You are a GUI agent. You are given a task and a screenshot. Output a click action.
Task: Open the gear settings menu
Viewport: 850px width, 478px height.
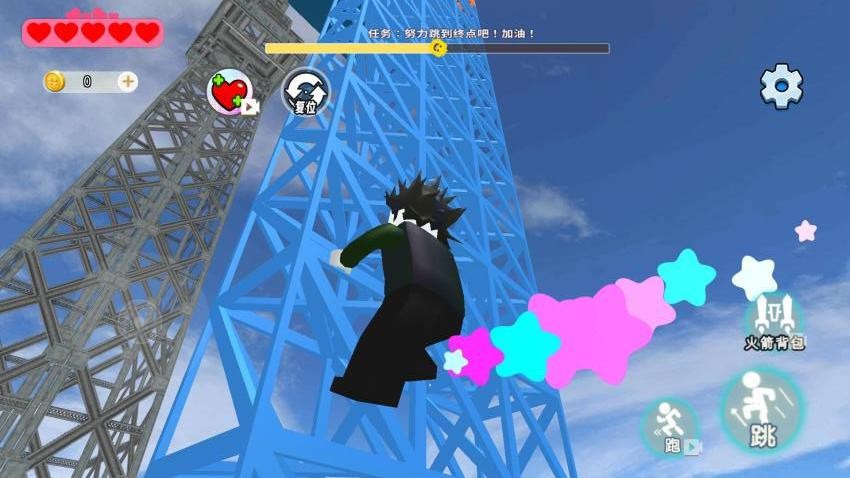tap(781, 86)
